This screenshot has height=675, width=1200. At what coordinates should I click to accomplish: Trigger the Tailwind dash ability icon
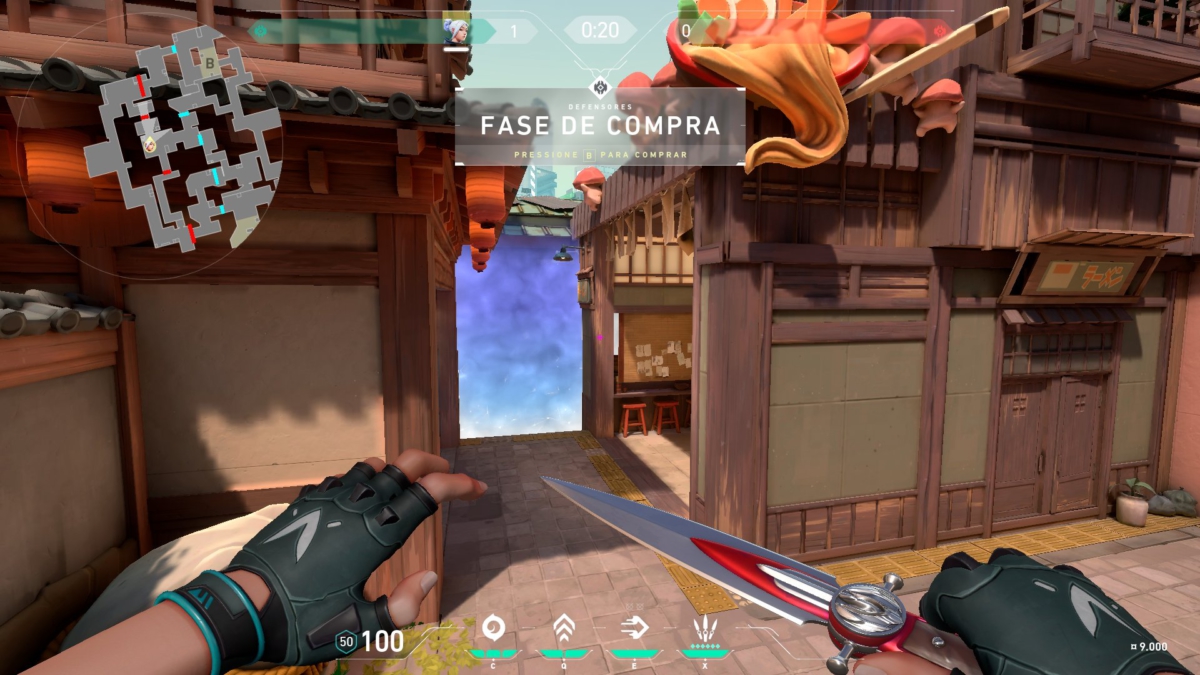tap(634, 628)
